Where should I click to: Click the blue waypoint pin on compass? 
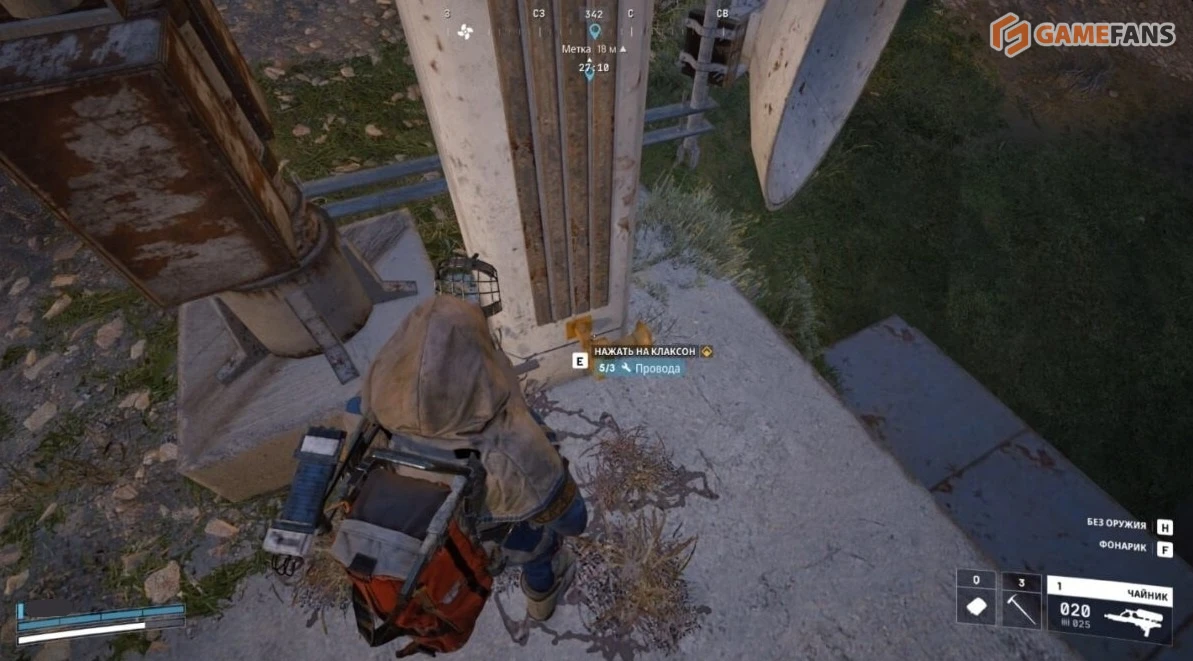pos(594,31)
